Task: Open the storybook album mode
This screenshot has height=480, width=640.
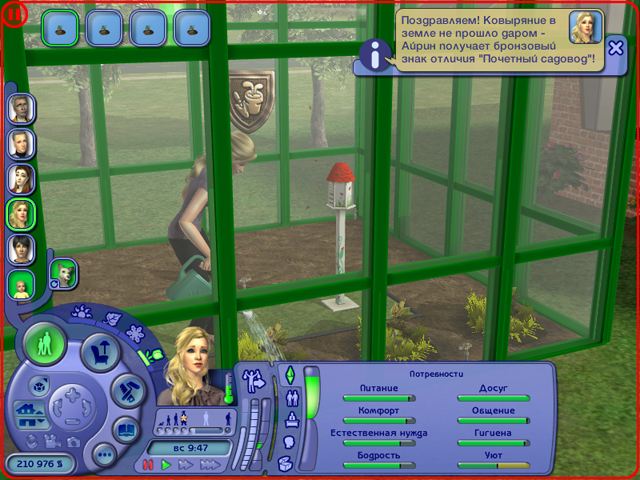Action: coord(126,431)
